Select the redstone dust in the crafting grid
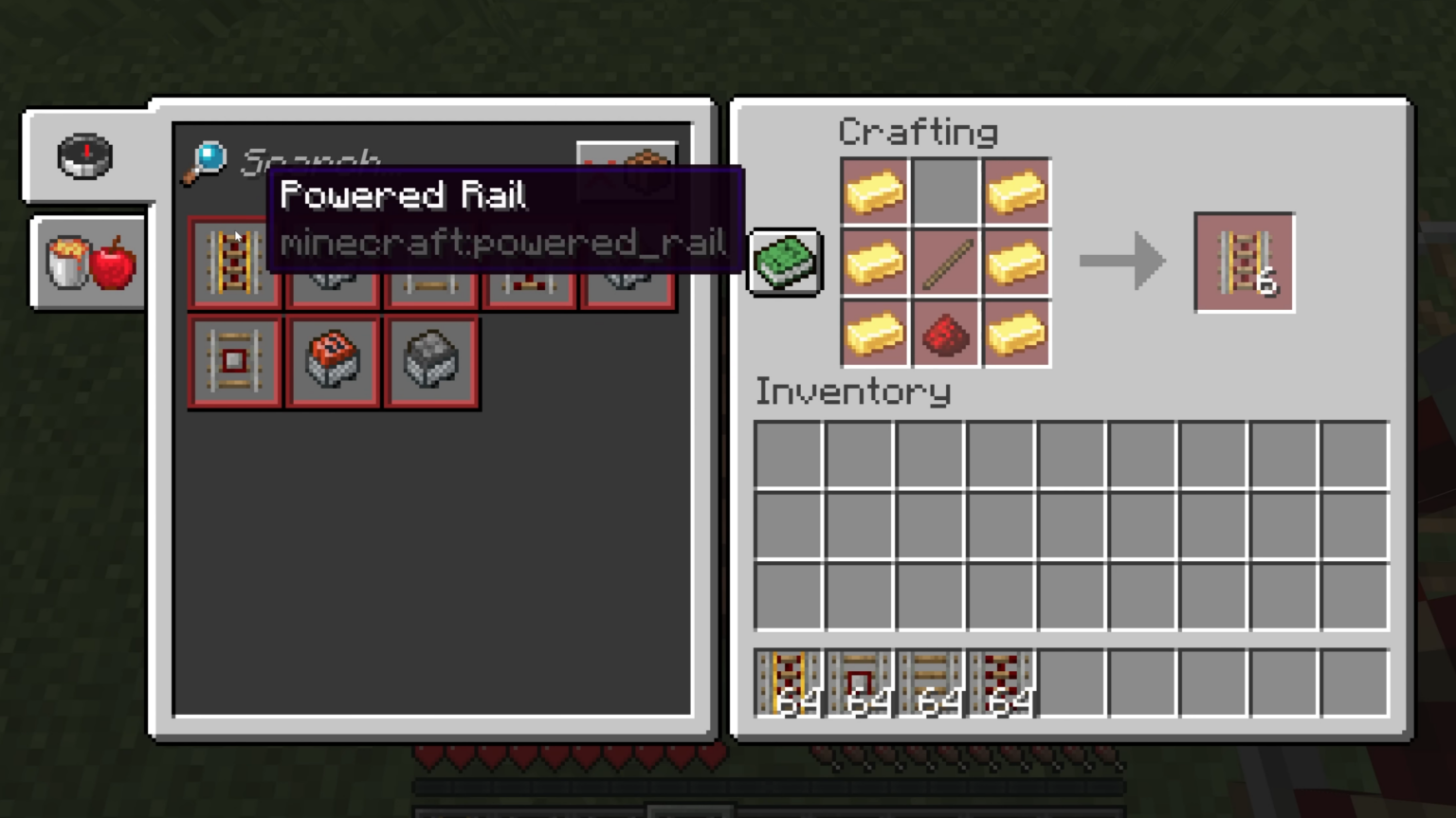This screenshot has height=818, width=1456. click(945, 334)
